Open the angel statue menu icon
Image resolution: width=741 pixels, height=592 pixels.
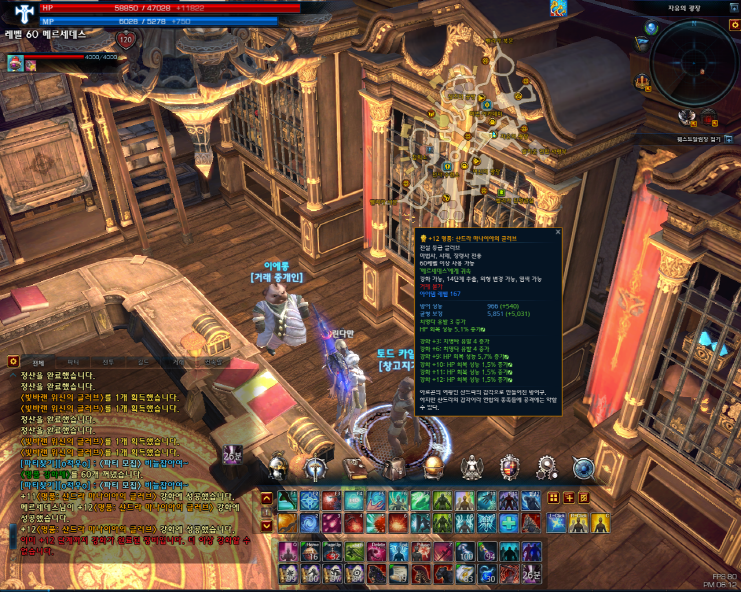click(470, 468)
